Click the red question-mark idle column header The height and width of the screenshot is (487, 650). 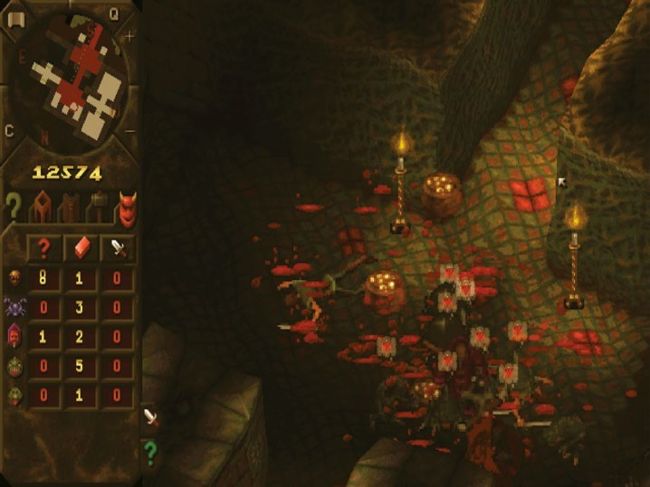click(x=44, y=247)
